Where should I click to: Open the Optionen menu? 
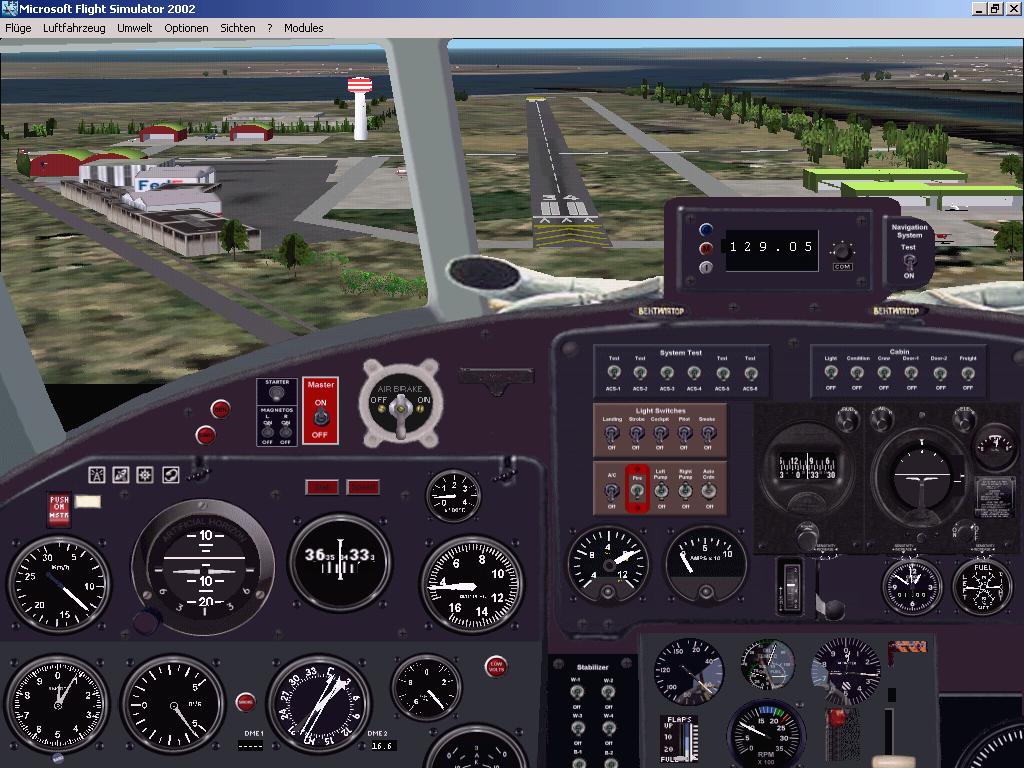tap(187, 28)
